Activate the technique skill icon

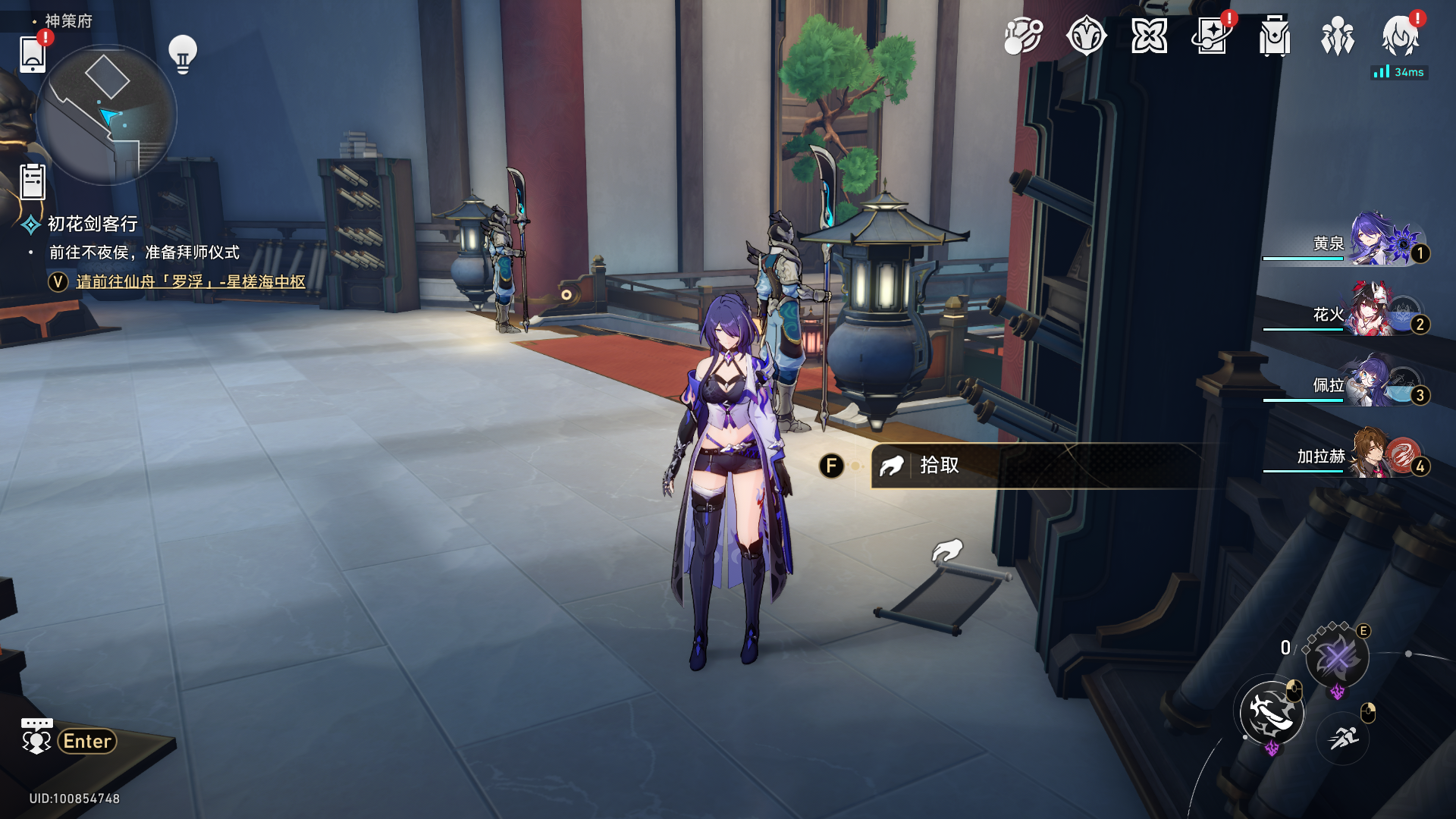1337,657
